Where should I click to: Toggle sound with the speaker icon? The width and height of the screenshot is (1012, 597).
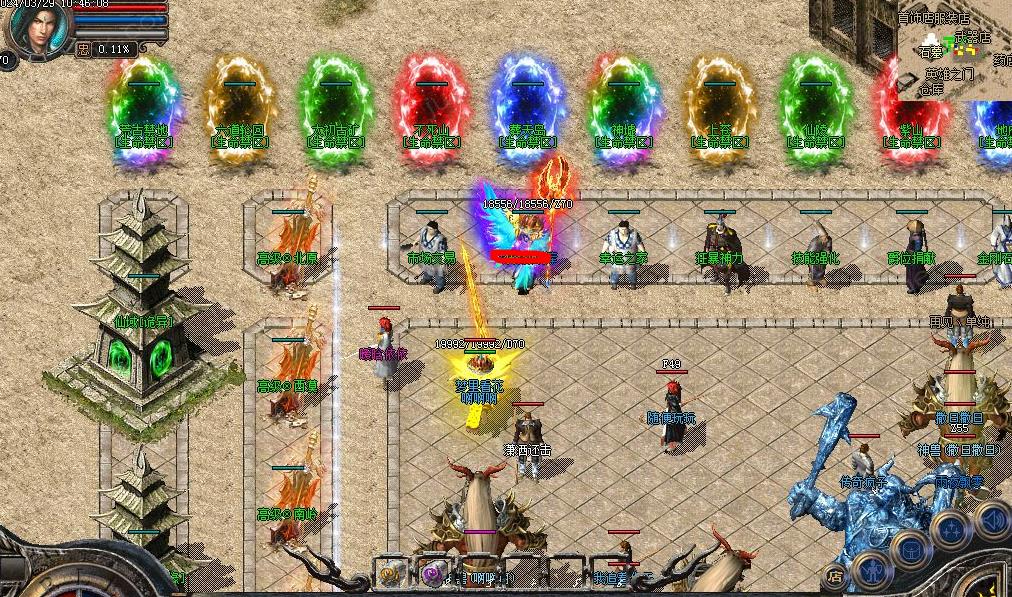[x=992, y=520]
